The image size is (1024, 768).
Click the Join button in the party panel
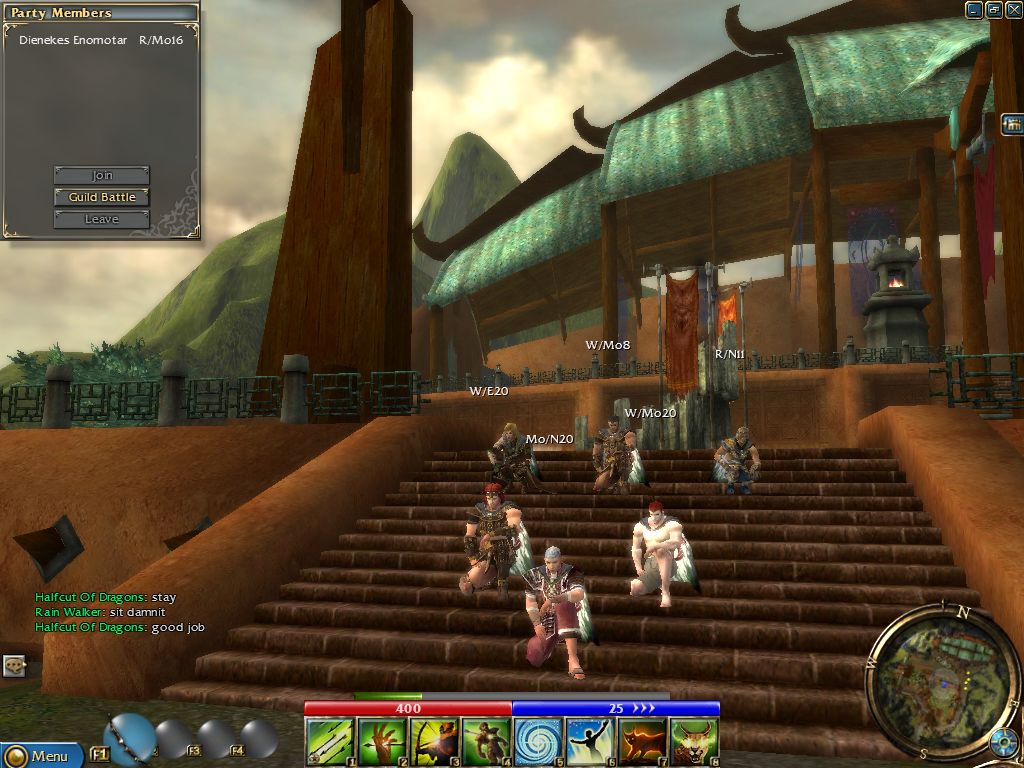pos(101,176)
